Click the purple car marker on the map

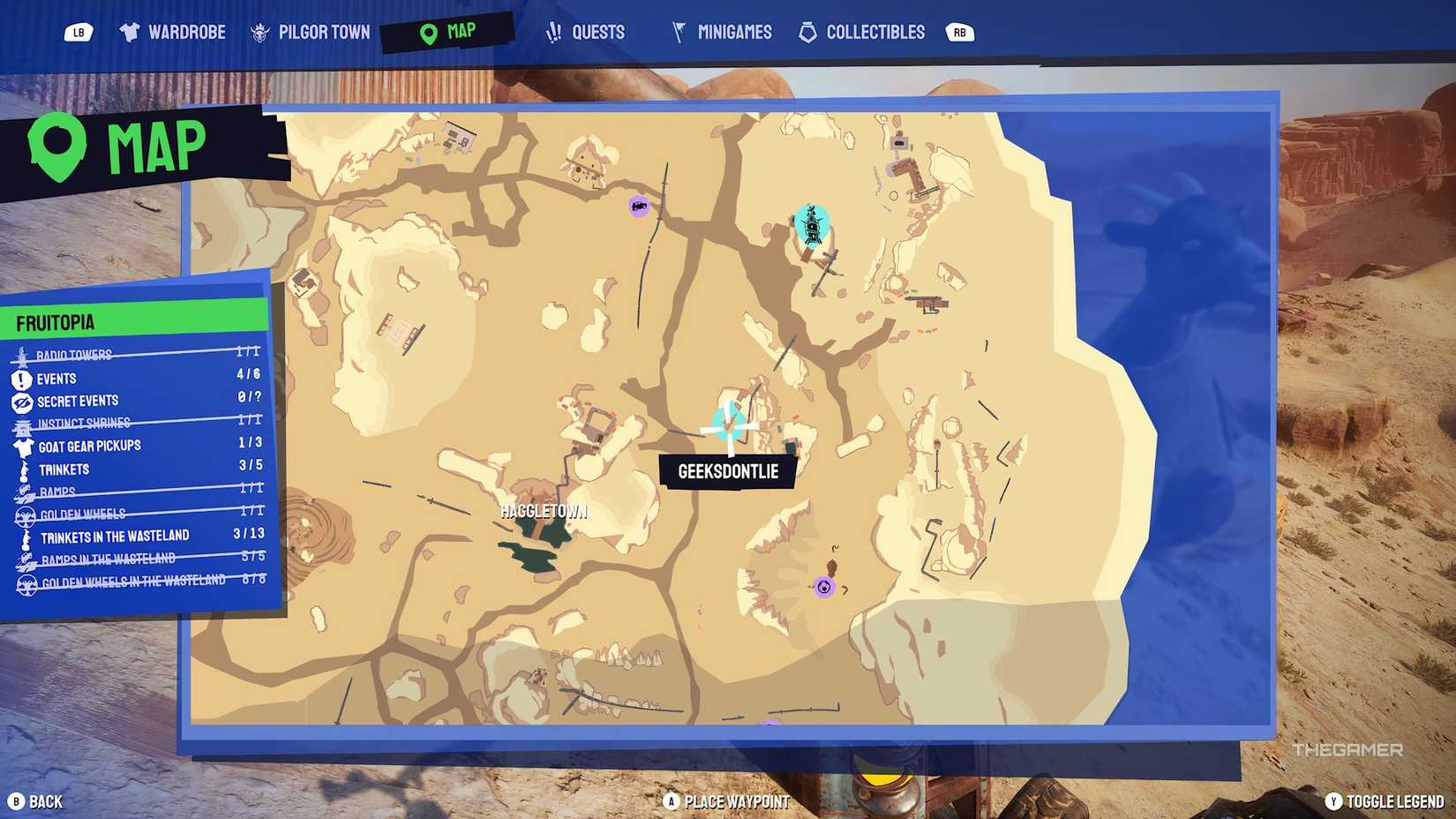pos(637,205)
